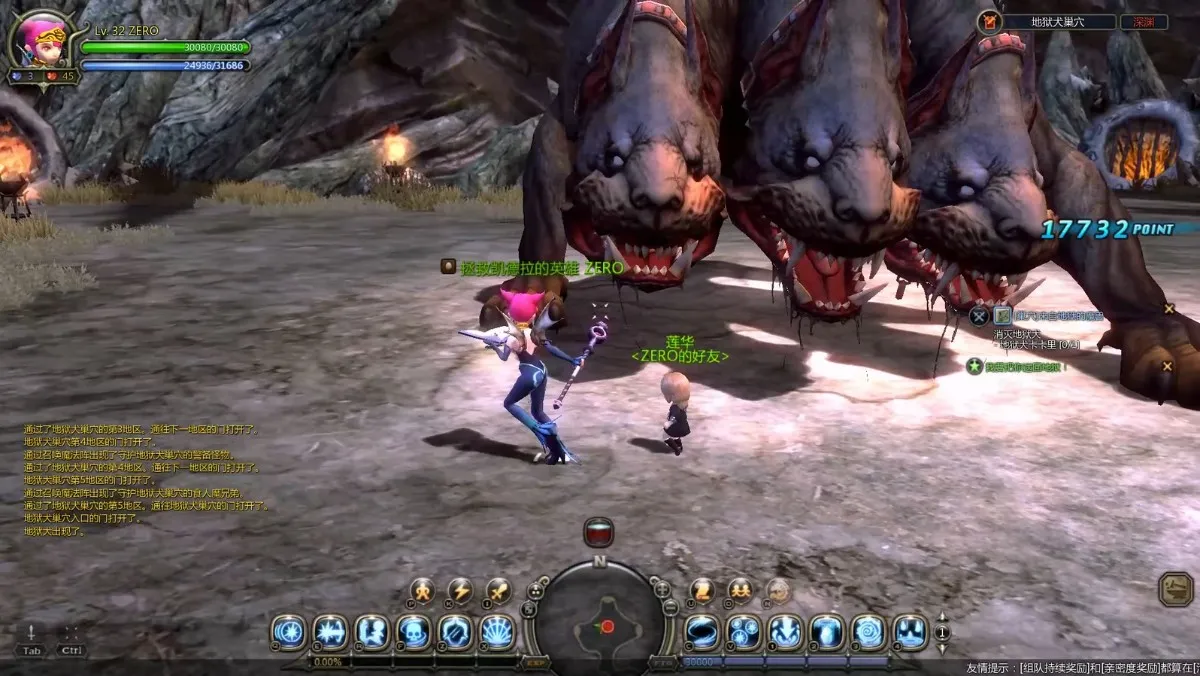Click the 地狱犬巢穴 dungeon name label
Screen dimensions: 1200x676
click(x=1058, y=22)
